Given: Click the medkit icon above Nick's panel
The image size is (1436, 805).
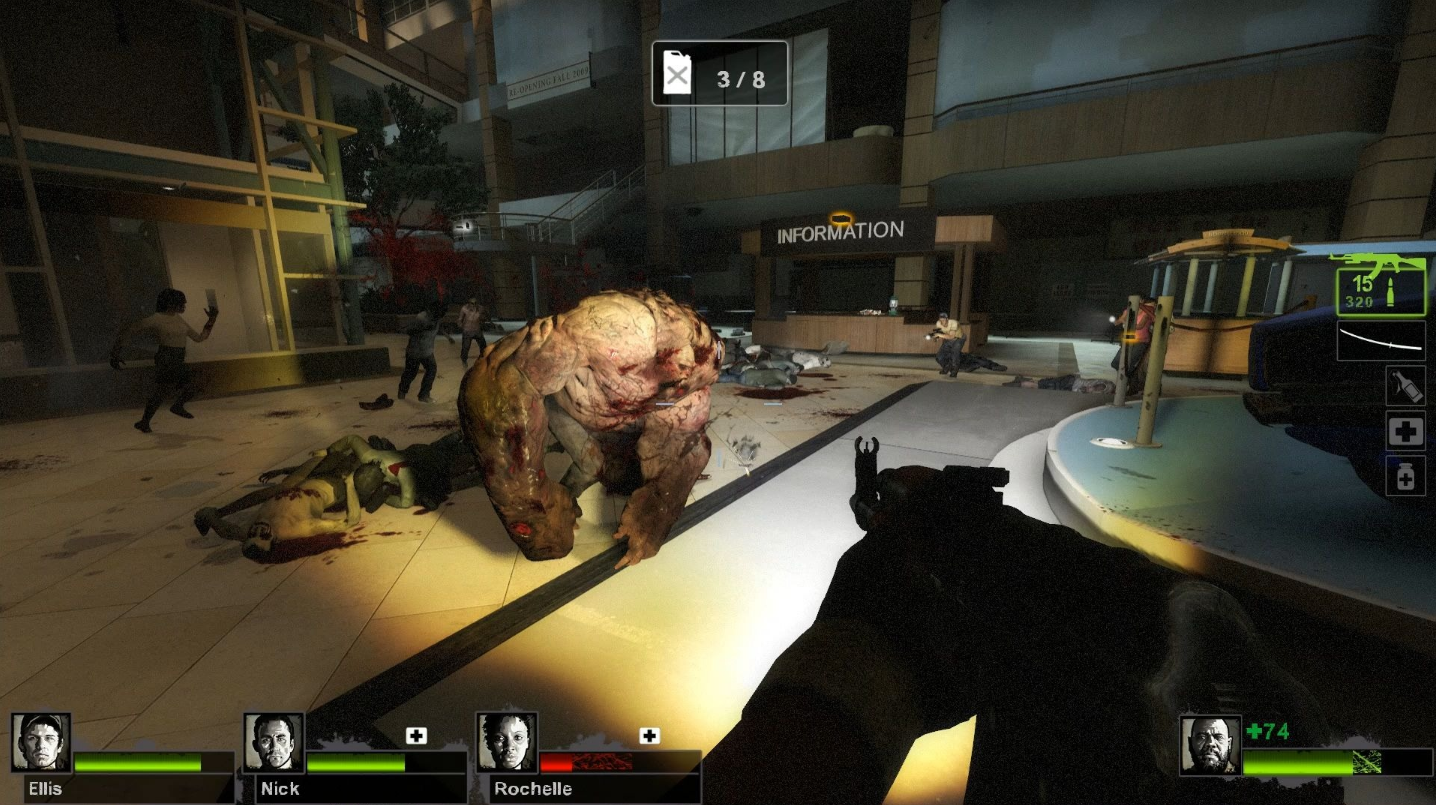Looking at the screenshot, I should coord(416,736).
